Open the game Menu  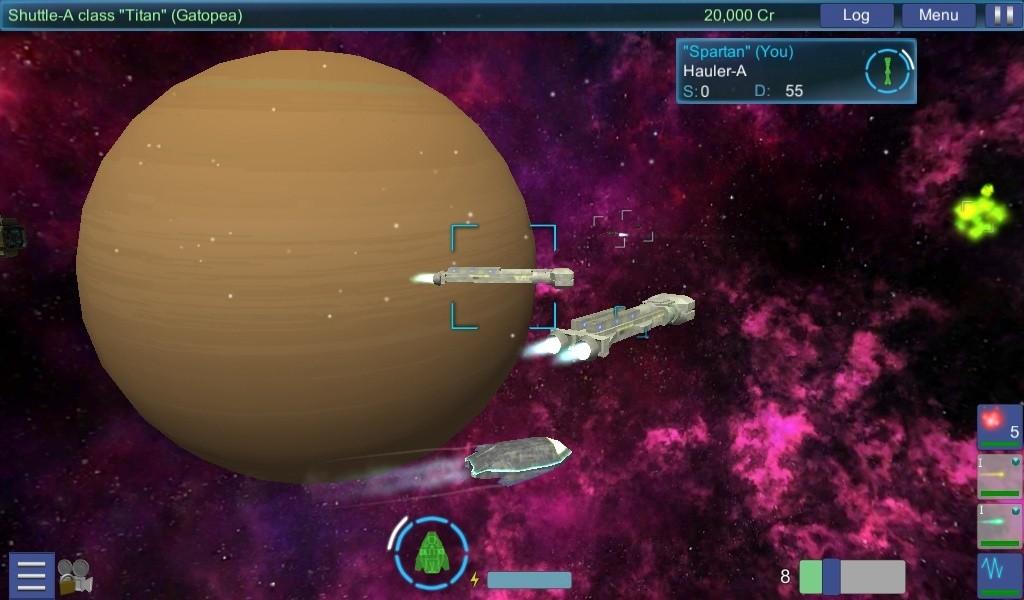[938, 15]
